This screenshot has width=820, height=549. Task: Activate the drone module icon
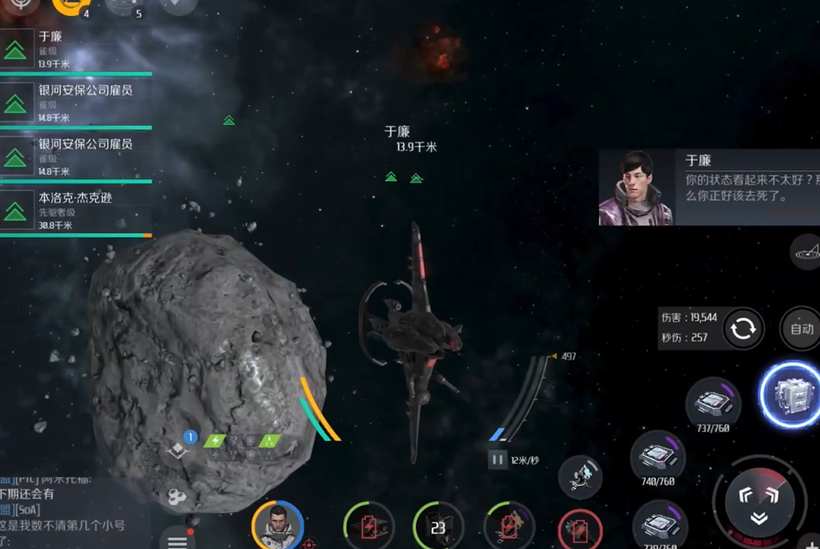[x=580, y=477]
